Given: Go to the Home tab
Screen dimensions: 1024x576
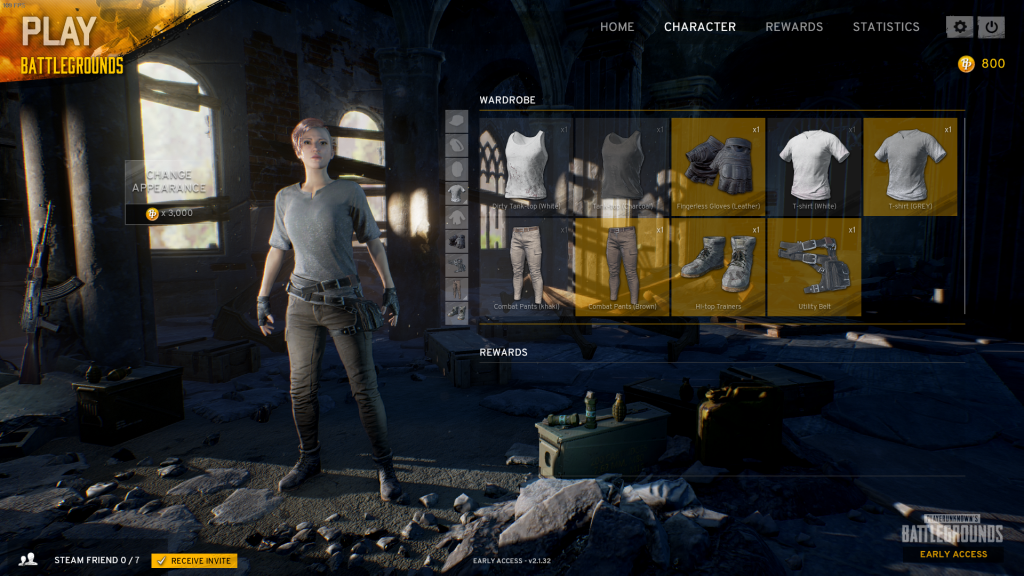Looking at the screenshot, I should 616,27.
